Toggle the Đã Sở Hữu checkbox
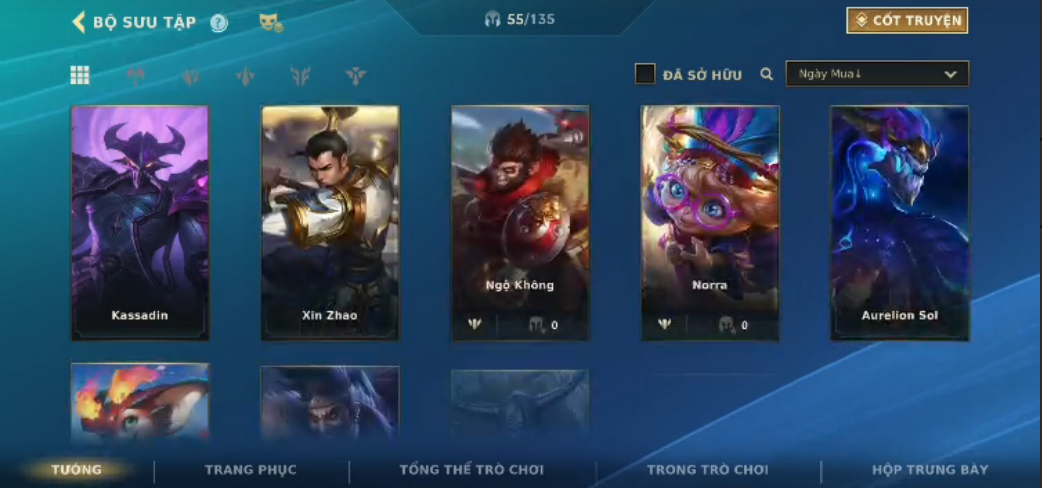This screenshot has width=1042, height=488. [x=646, y=74]
